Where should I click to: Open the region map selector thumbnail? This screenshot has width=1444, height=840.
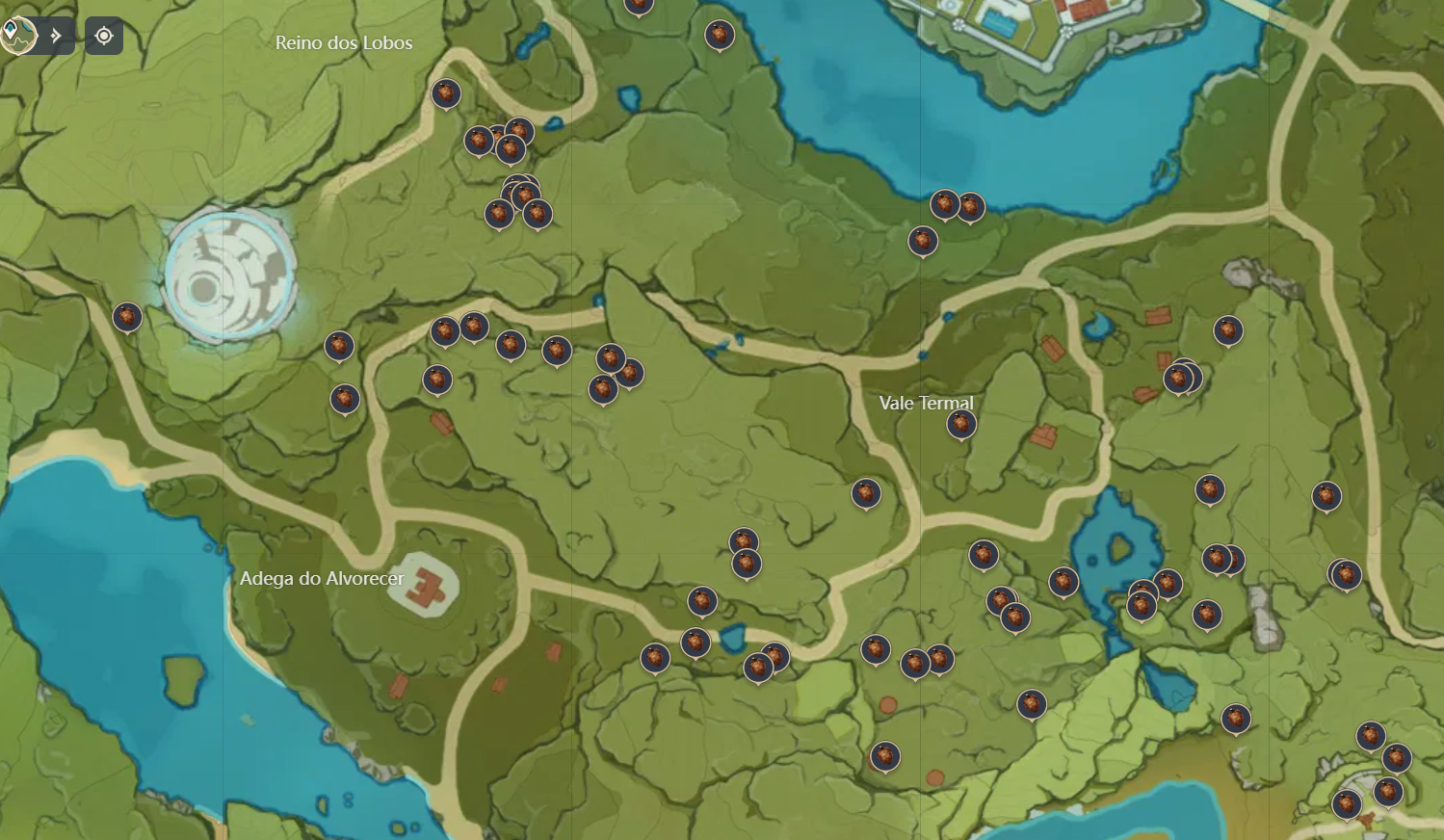coord(19,35)
